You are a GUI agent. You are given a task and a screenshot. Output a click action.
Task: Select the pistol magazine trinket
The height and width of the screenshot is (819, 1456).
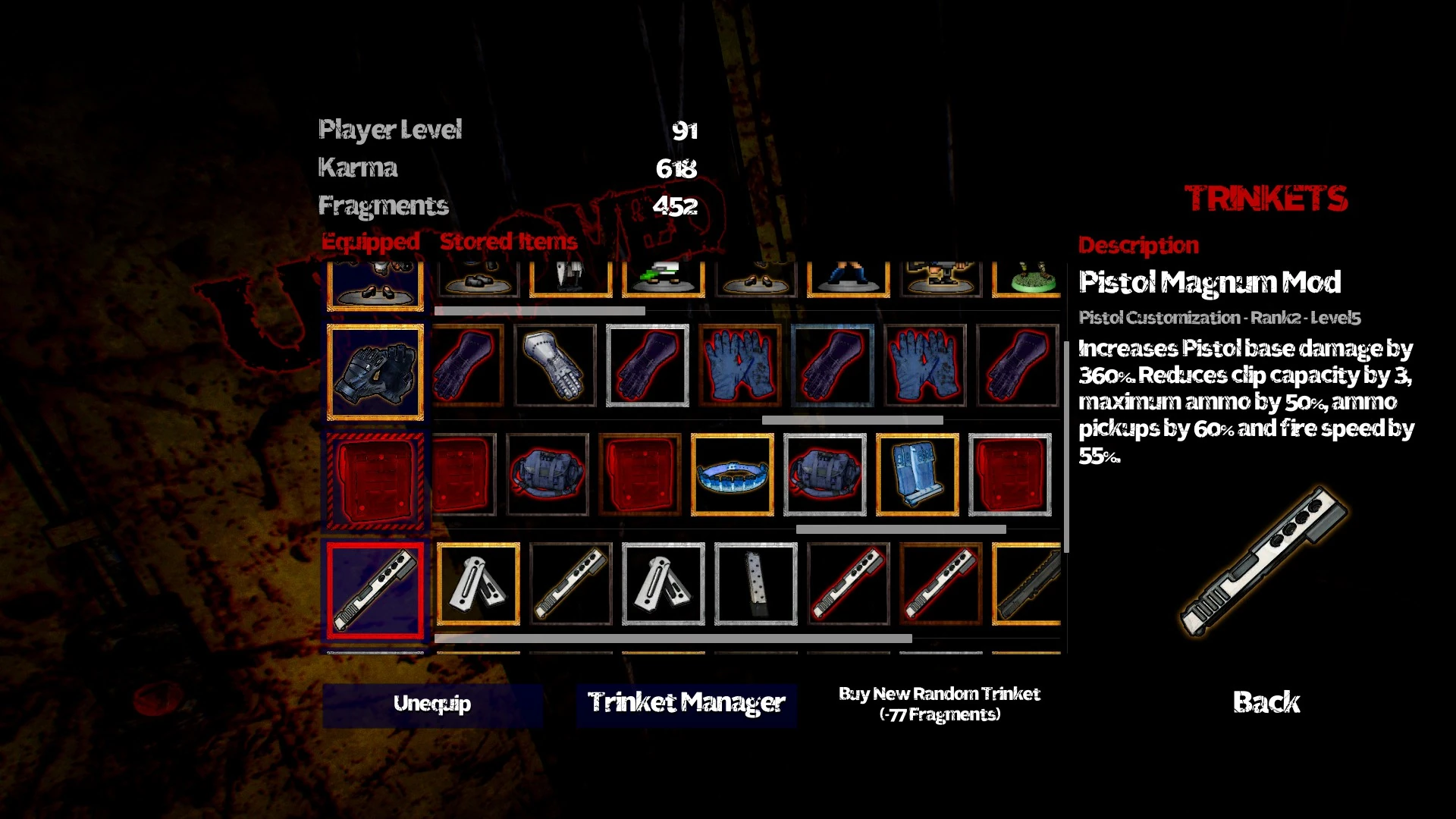(755, 585)
